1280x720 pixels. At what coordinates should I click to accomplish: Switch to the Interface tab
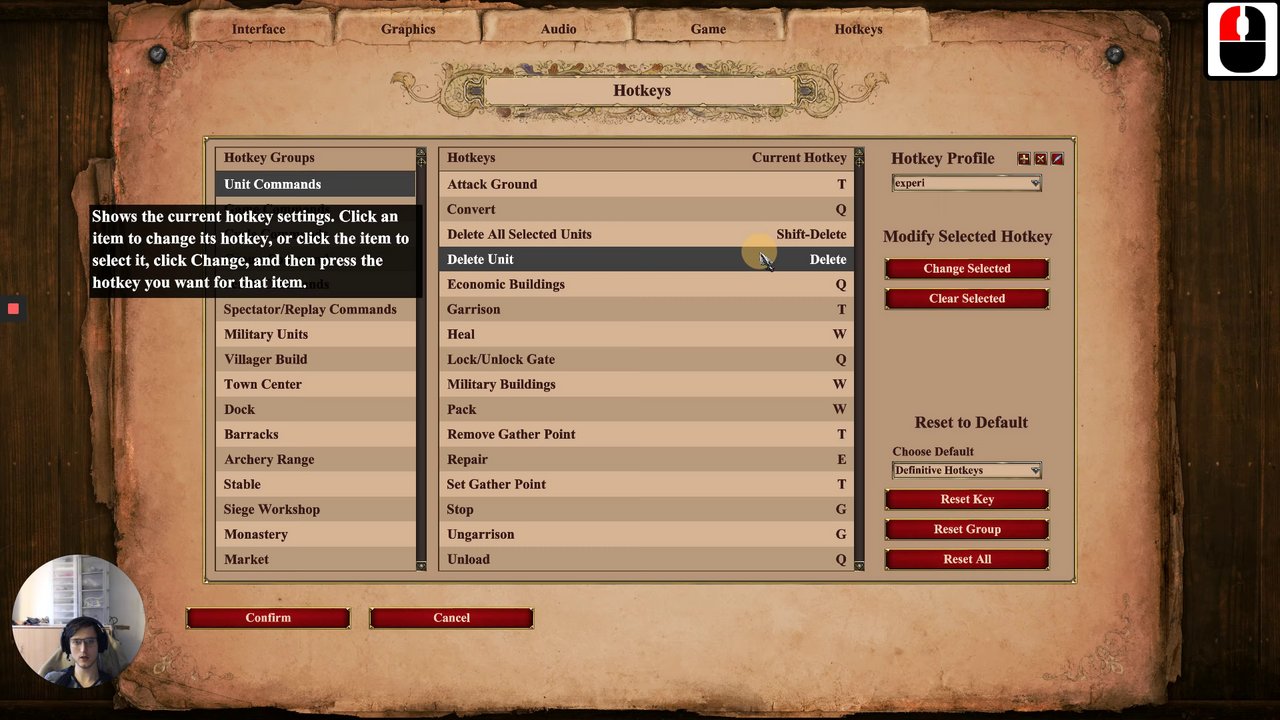[258, 29]
